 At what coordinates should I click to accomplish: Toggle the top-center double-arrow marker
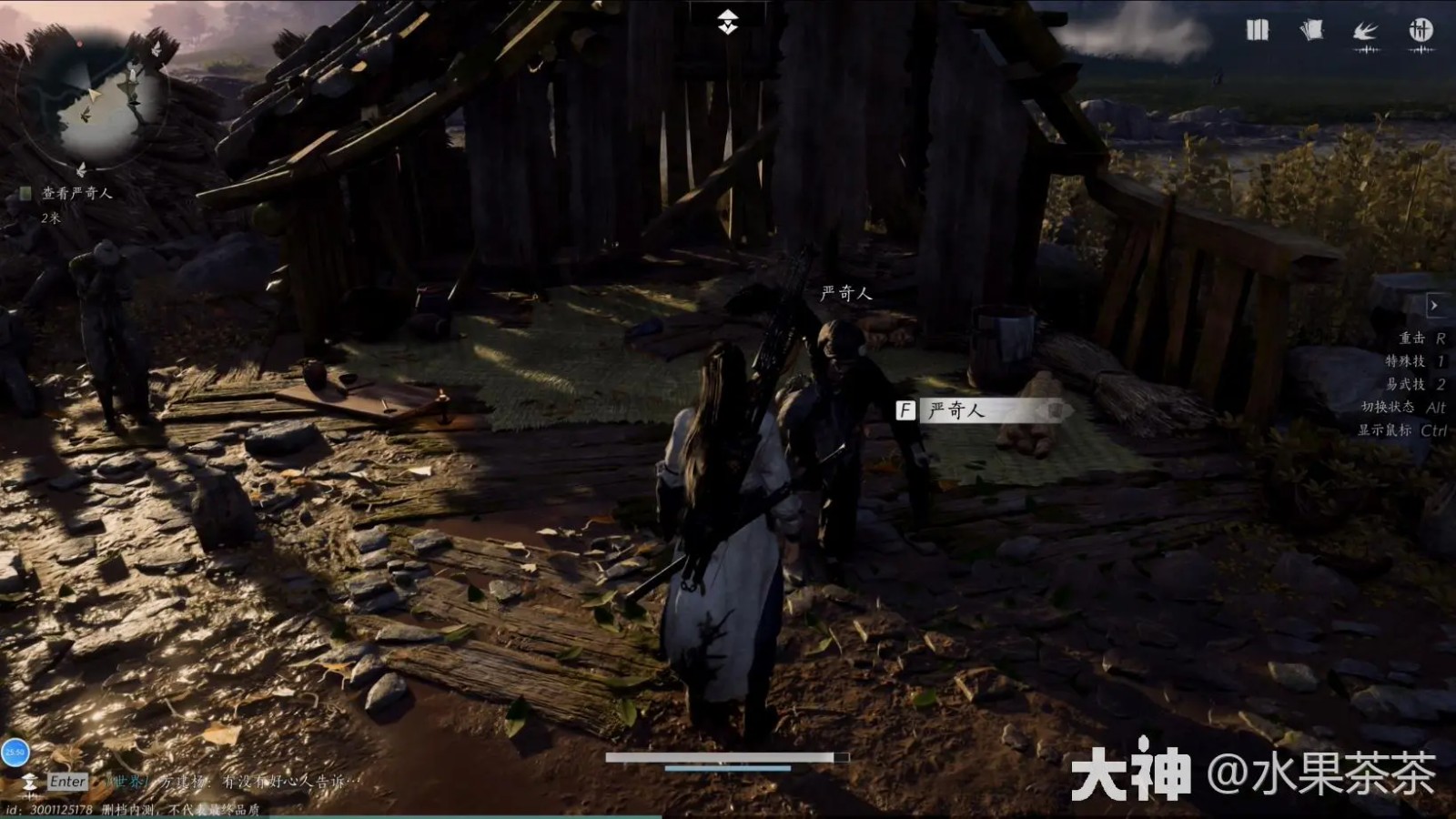727,22
